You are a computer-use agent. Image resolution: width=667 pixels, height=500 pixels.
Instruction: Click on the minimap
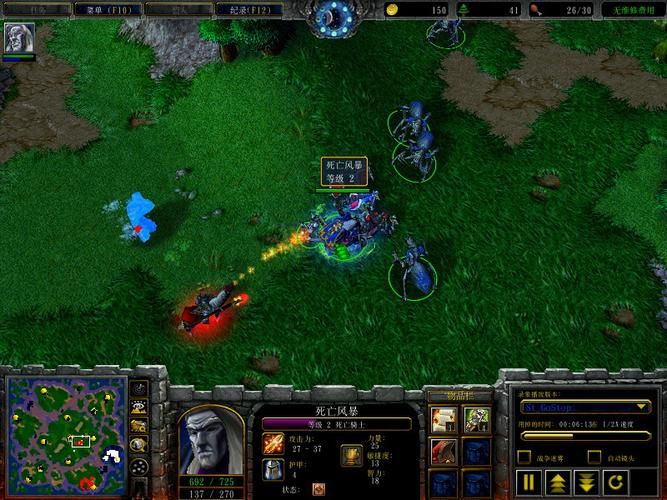(65, 437)
